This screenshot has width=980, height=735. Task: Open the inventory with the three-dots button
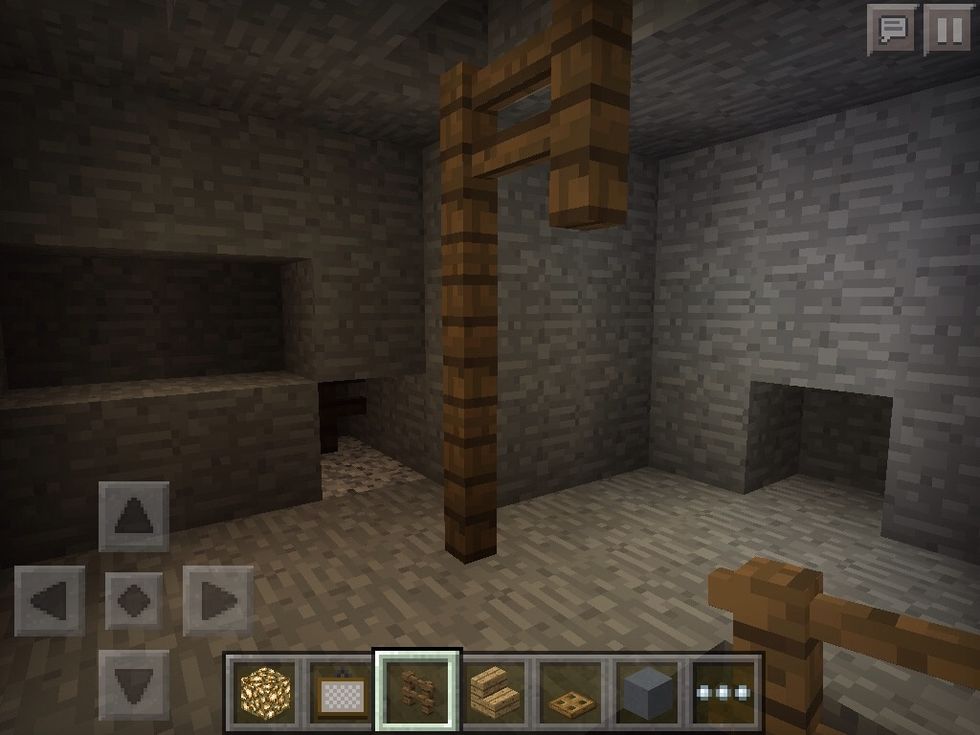tap(725, 691)
